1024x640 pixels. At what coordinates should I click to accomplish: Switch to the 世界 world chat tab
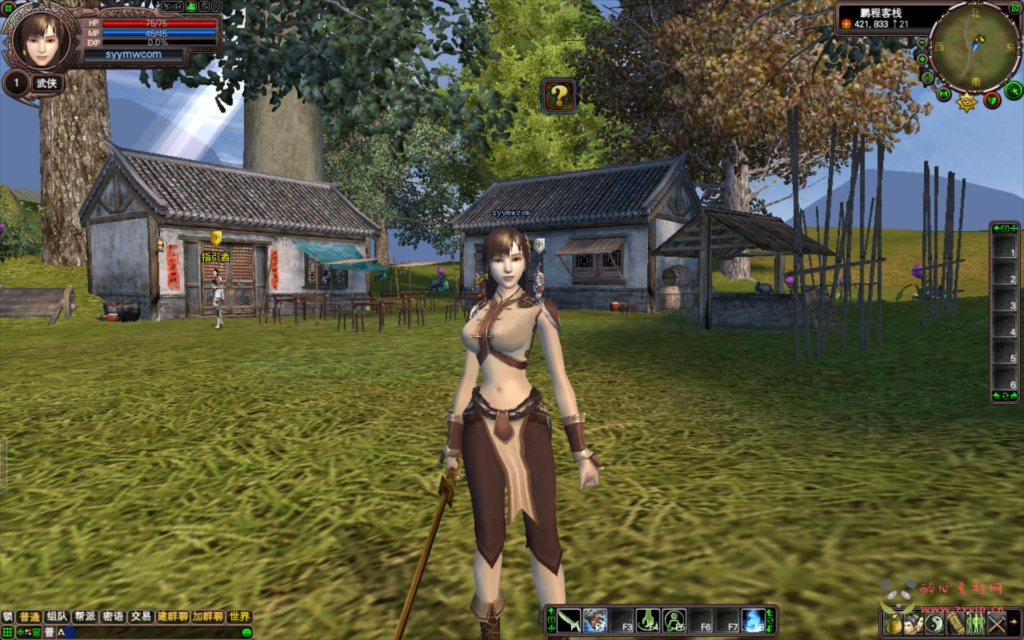pos(239,617)
